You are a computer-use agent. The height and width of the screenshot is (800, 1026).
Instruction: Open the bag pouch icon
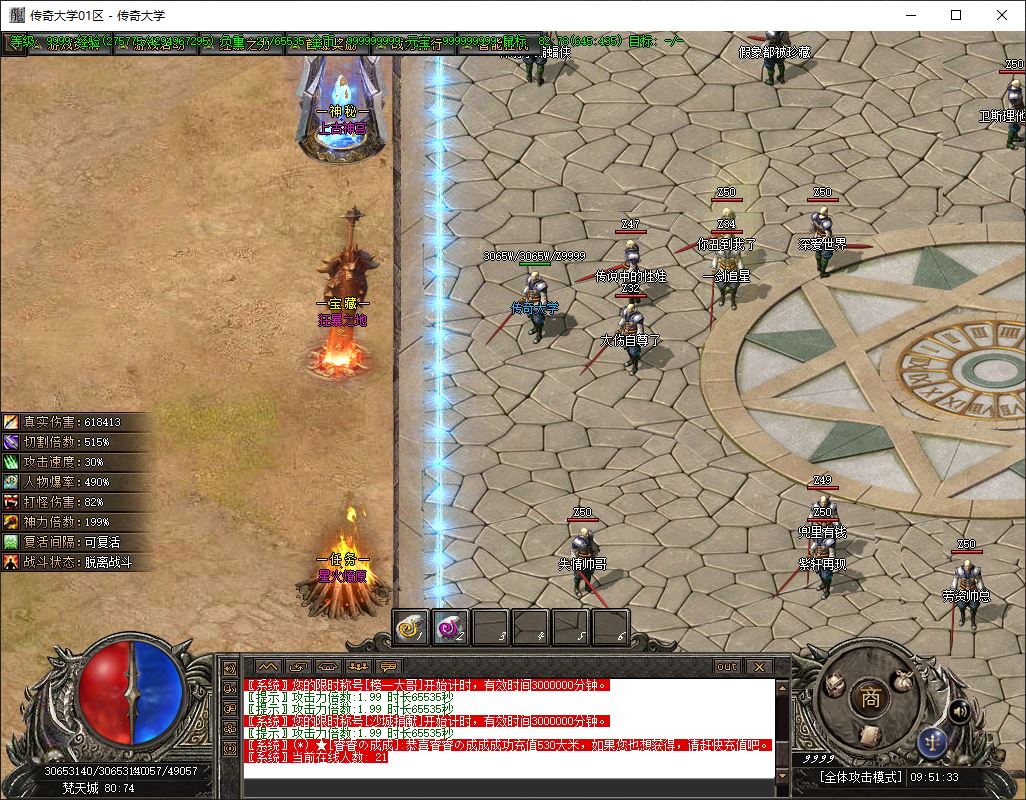(901, 679)
